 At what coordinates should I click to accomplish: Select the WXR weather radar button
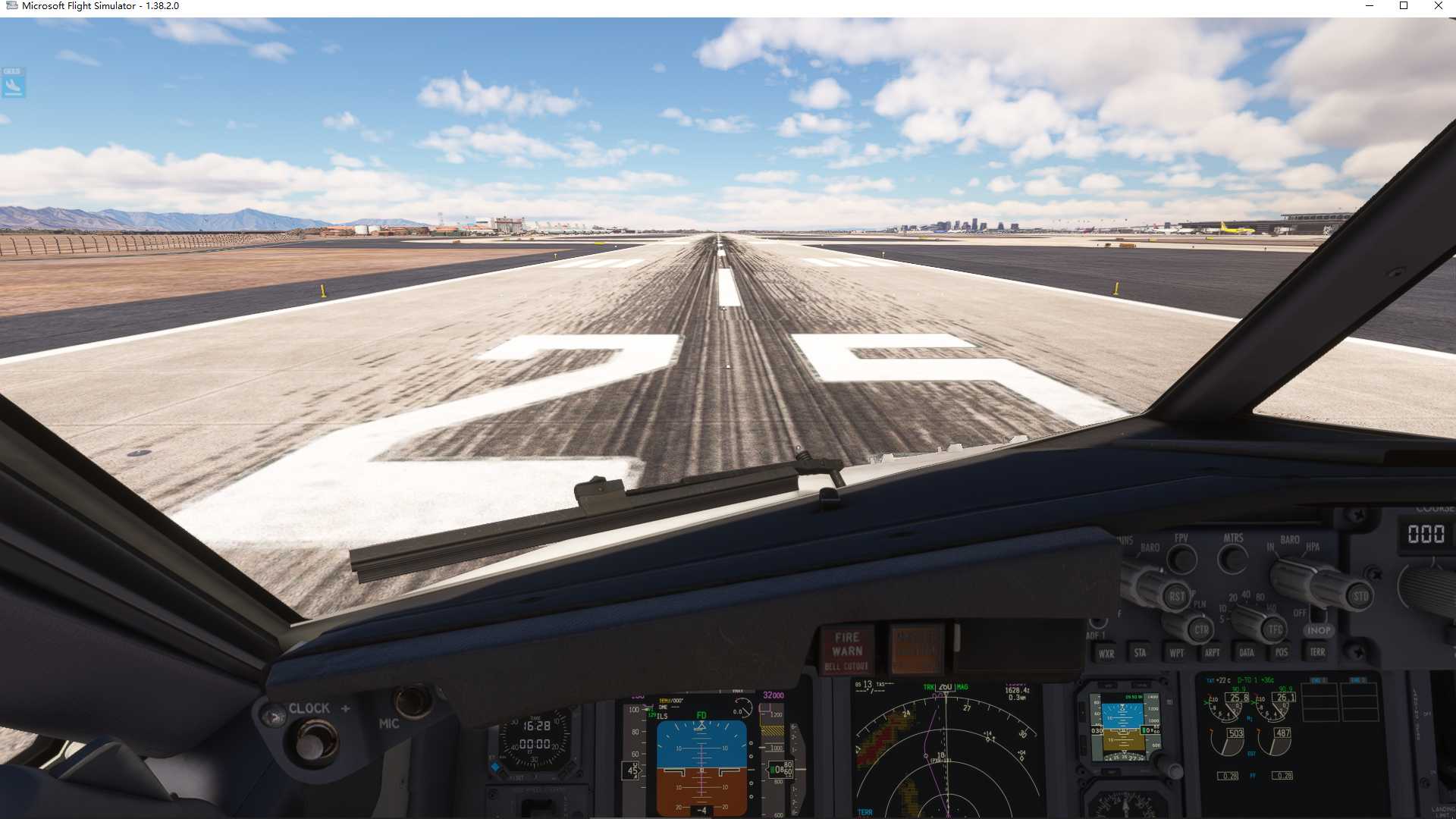[1107, 651]
